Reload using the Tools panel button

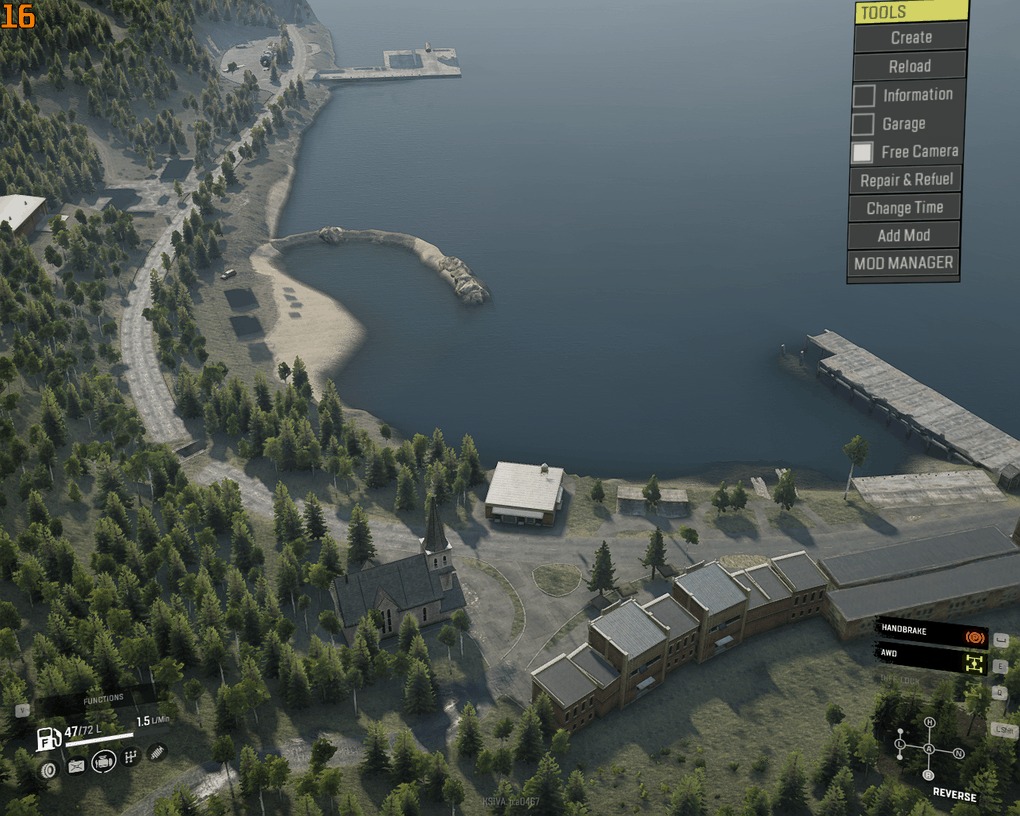(909, 66)
